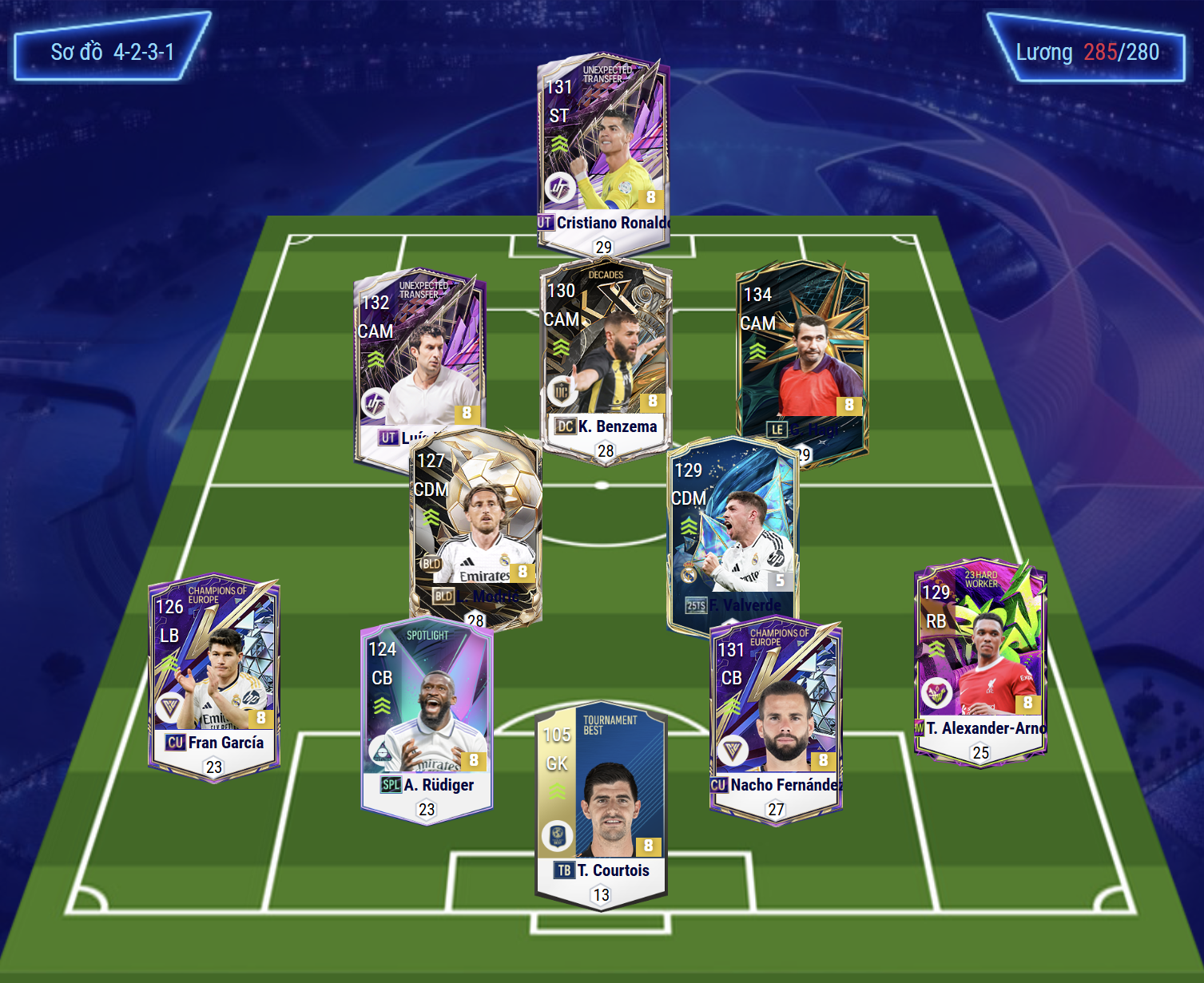The height and width of the screenshot is (983, 1204).
Task: Open the 4-2-3-1 formation panel
Action: (112, 48)
